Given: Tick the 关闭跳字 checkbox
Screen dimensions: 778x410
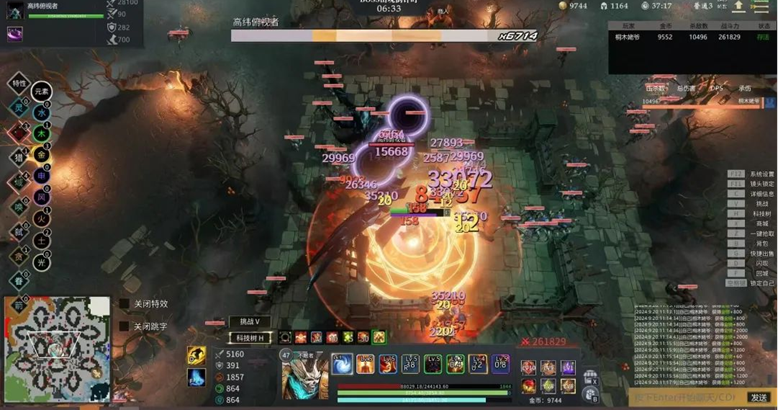Looking at the screenshot, I should (125, 326).
